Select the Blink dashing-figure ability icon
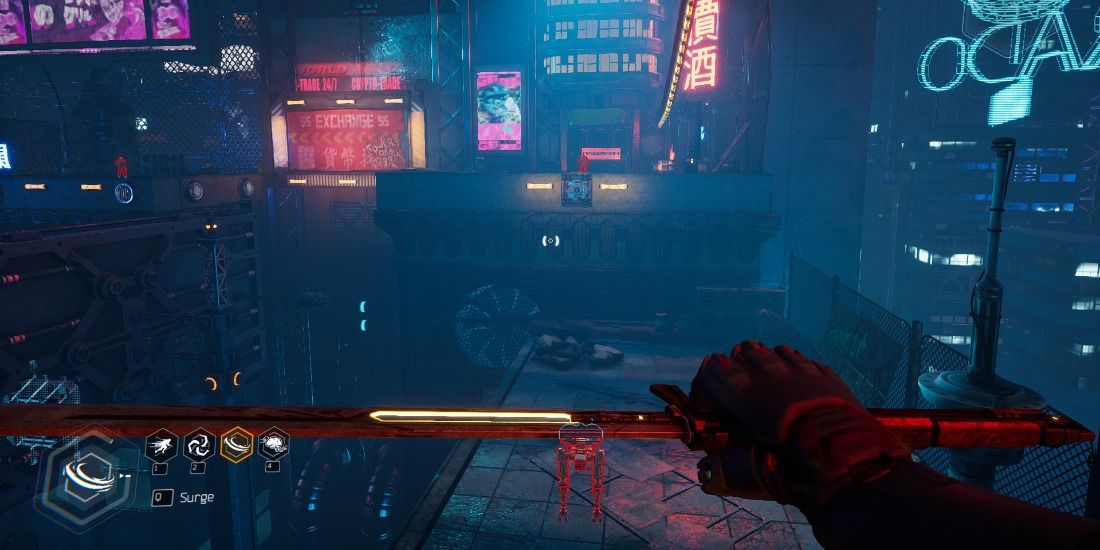Image resolution: width=1100 pixels, height=550 pixels. [x=161, y=445]
